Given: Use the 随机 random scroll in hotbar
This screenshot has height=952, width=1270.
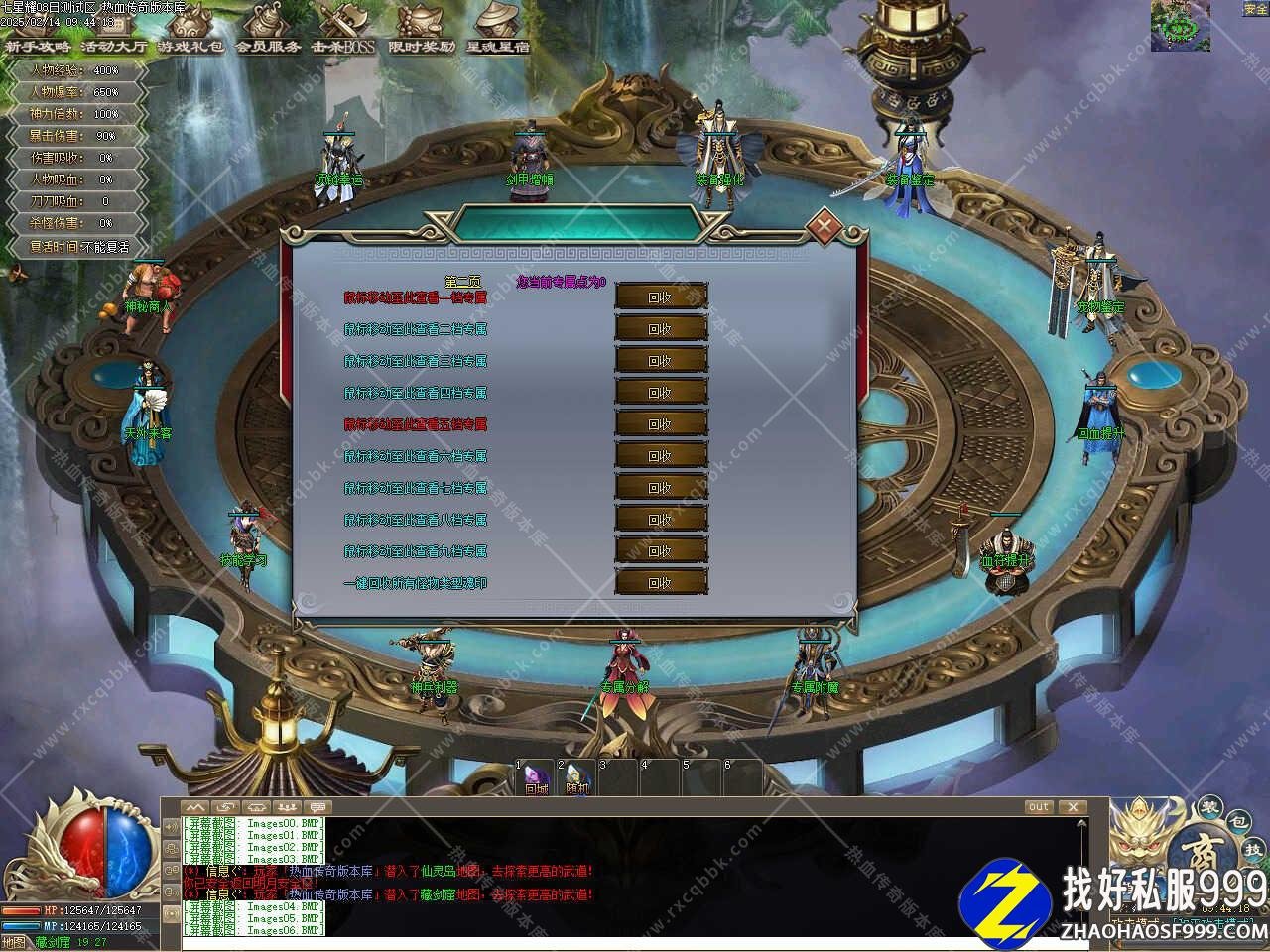Looking at the screenshot, I should click(x=577, y=778).
